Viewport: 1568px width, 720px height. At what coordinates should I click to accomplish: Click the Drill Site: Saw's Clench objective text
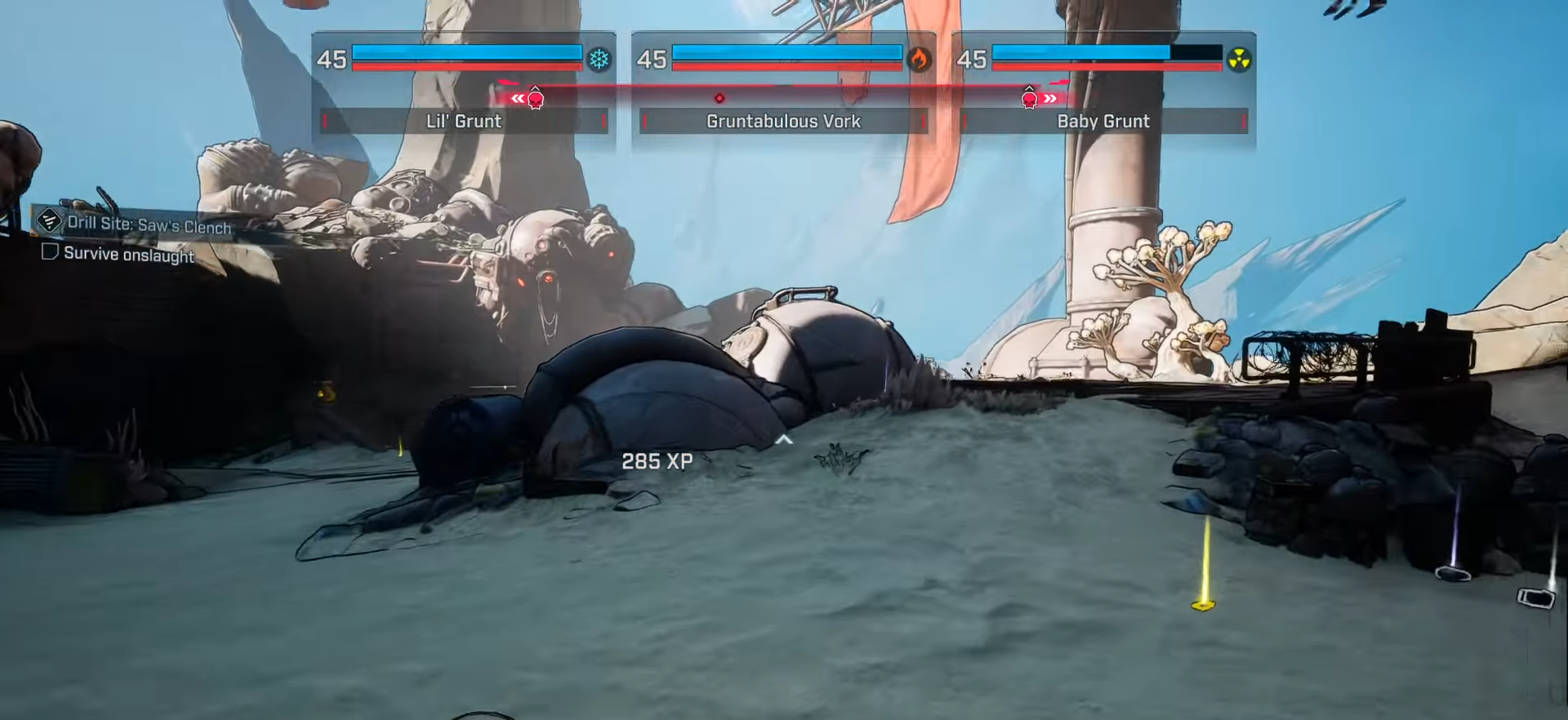pyautogui.click(x=147, y=227)
